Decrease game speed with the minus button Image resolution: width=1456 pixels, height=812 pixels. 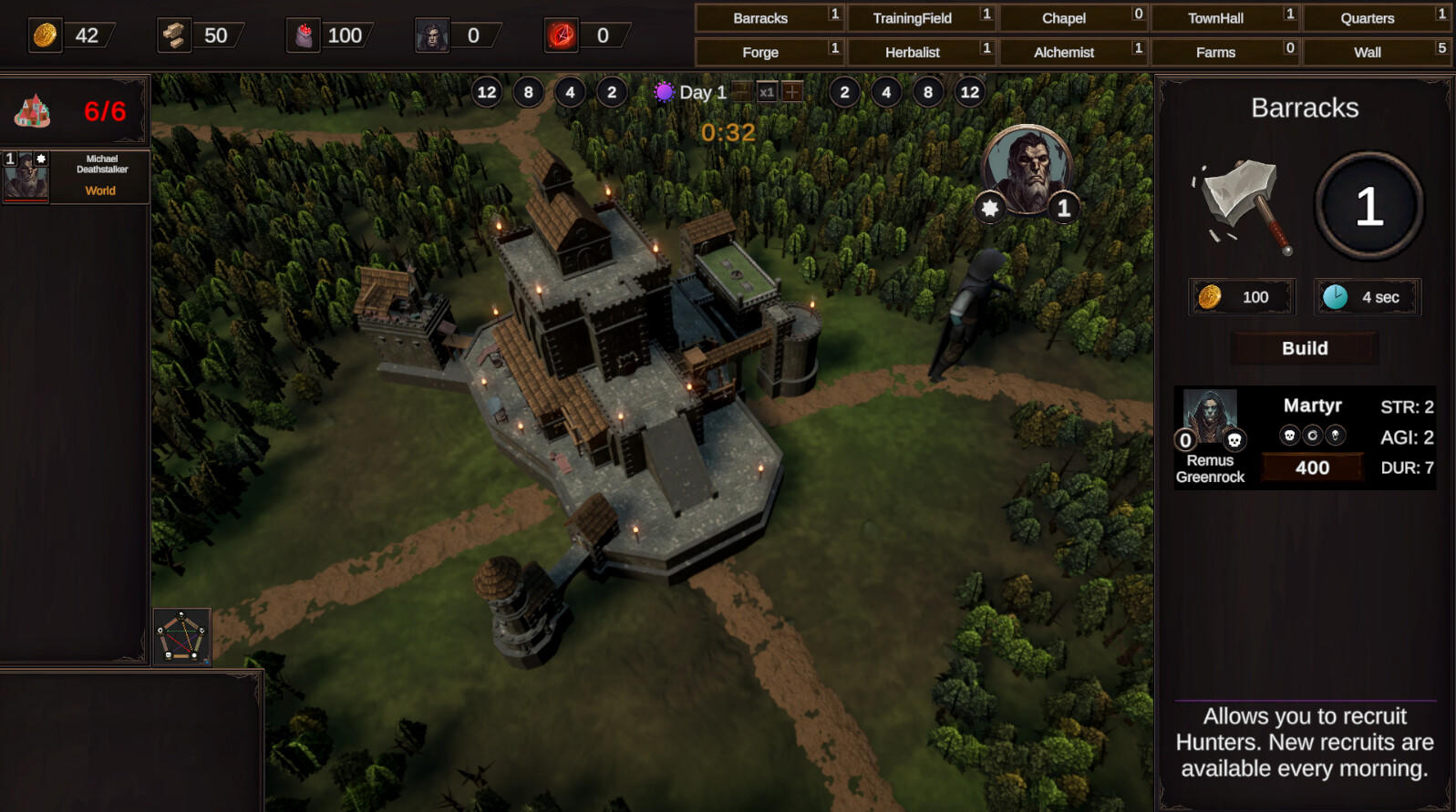pyautogui.click(x=742, y=92)
